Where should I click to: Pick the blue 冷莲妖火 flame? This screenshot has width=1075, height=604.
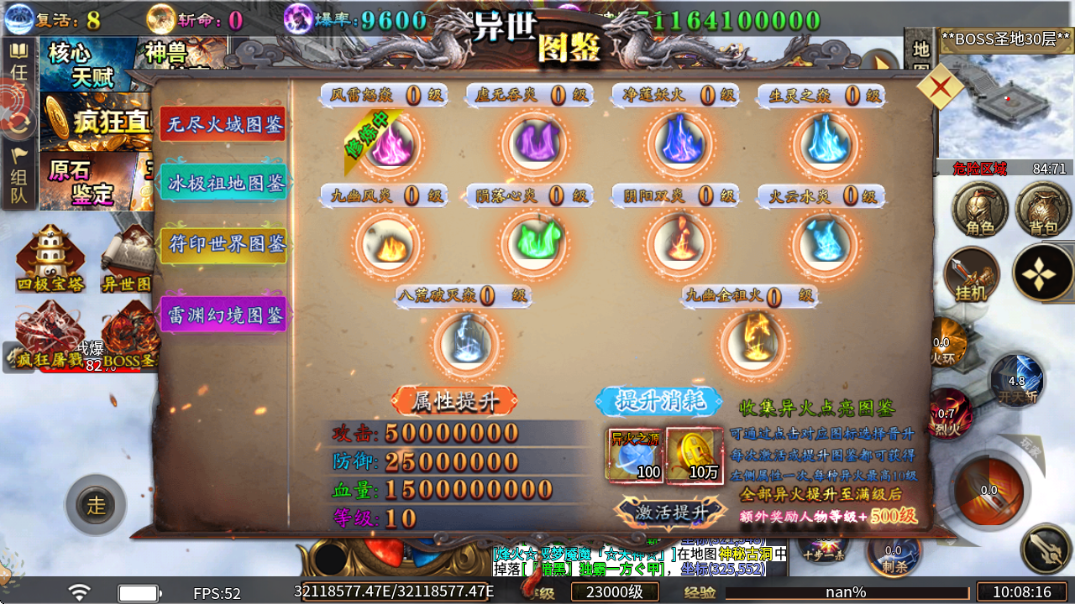coord(679,143)
